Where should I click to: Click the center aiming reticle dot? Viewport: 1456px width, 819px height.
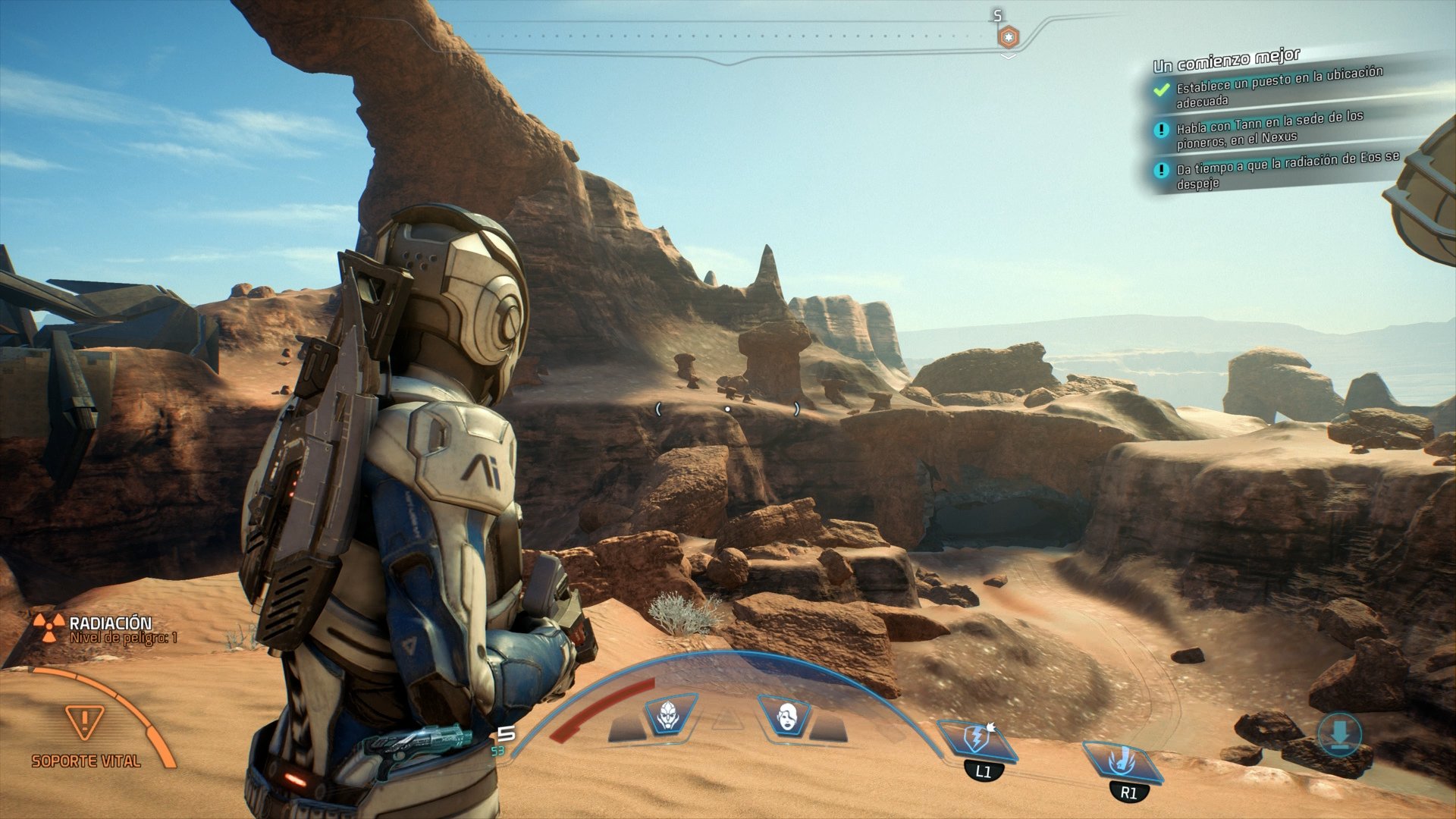[728, 408]
